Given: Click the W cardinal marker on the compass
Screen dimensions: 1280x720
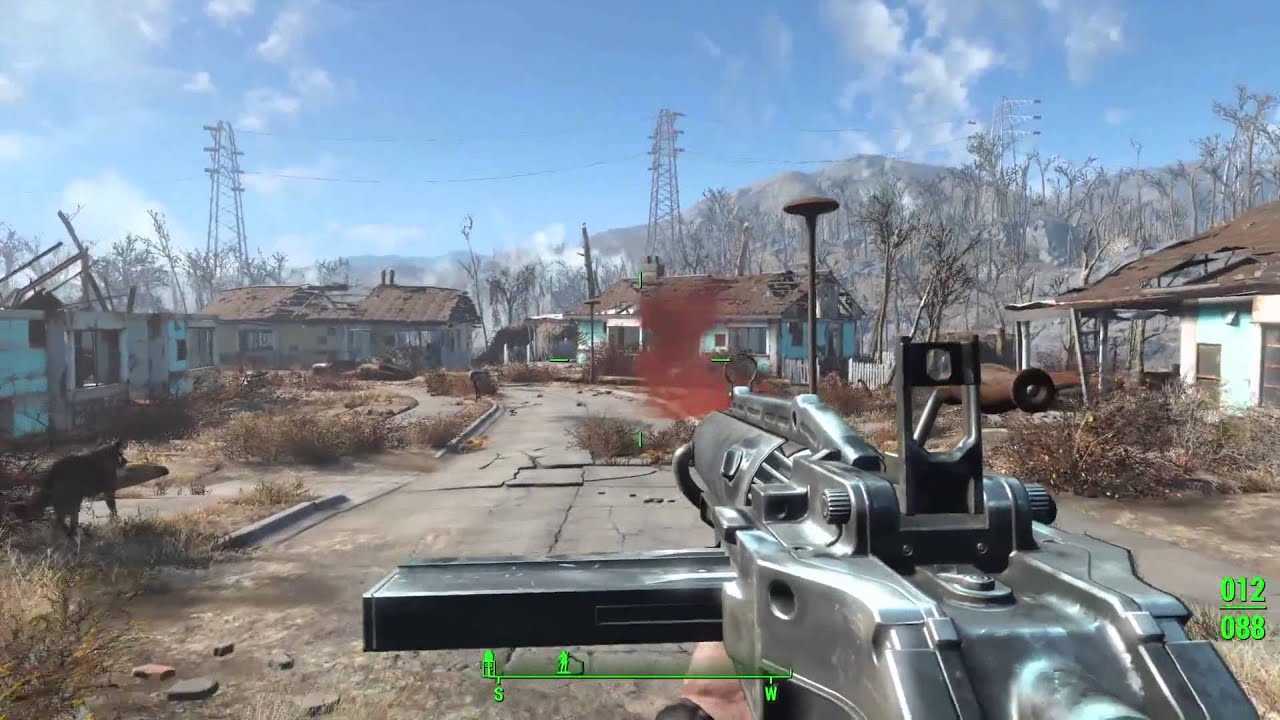Looking at the screenshot, I should (x=772, y=694).
